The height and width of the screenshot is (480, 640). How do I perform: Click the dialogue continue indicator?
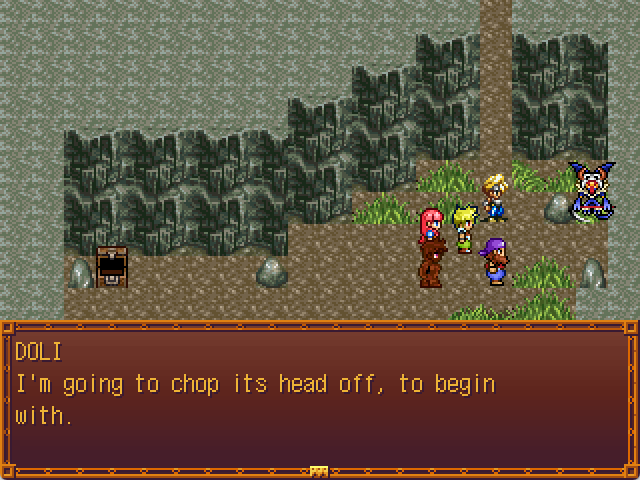click(319, 470)
